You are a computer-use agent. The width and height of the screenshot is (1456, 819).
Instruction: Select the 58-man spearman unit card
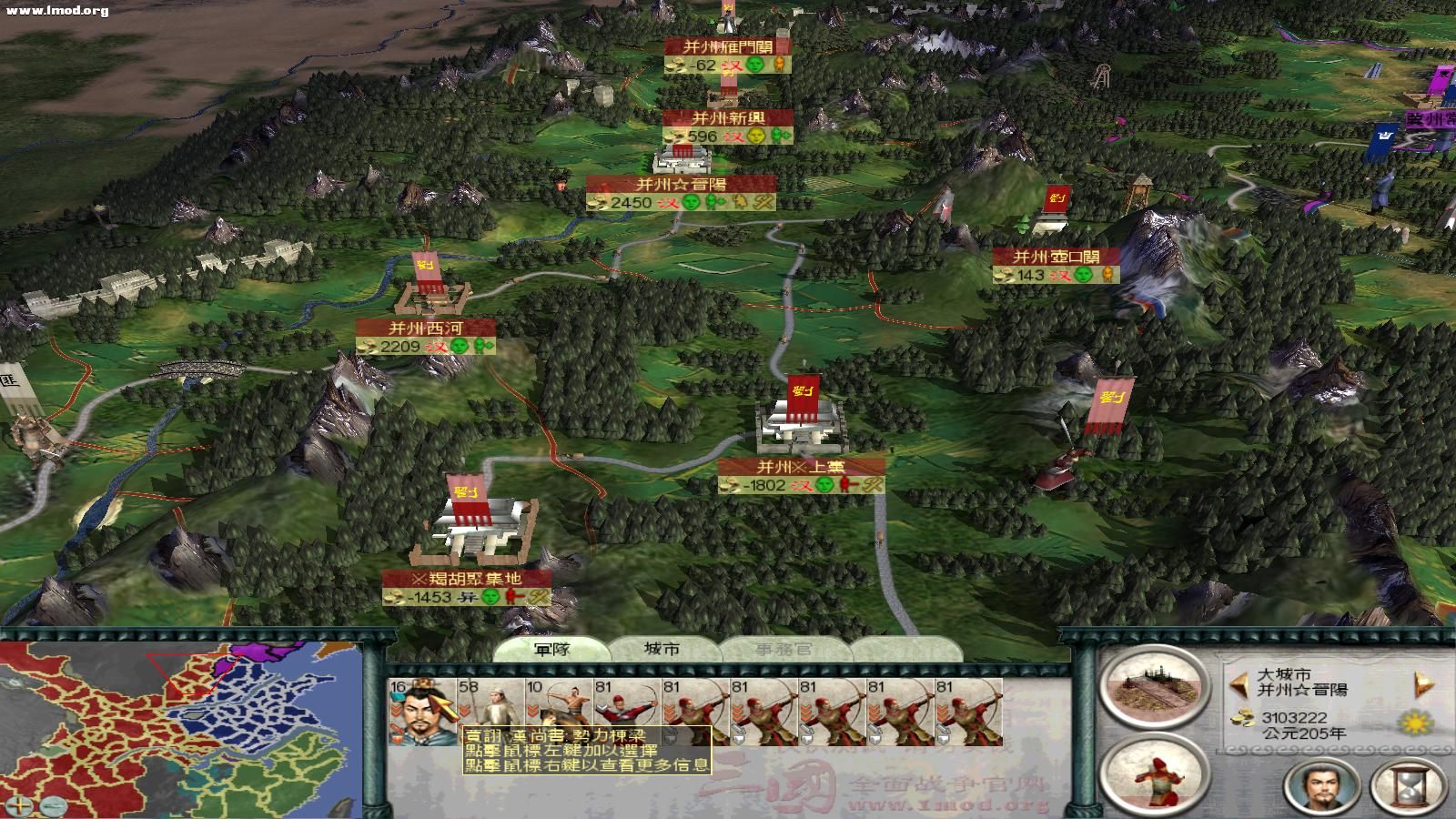click(490, 712)
